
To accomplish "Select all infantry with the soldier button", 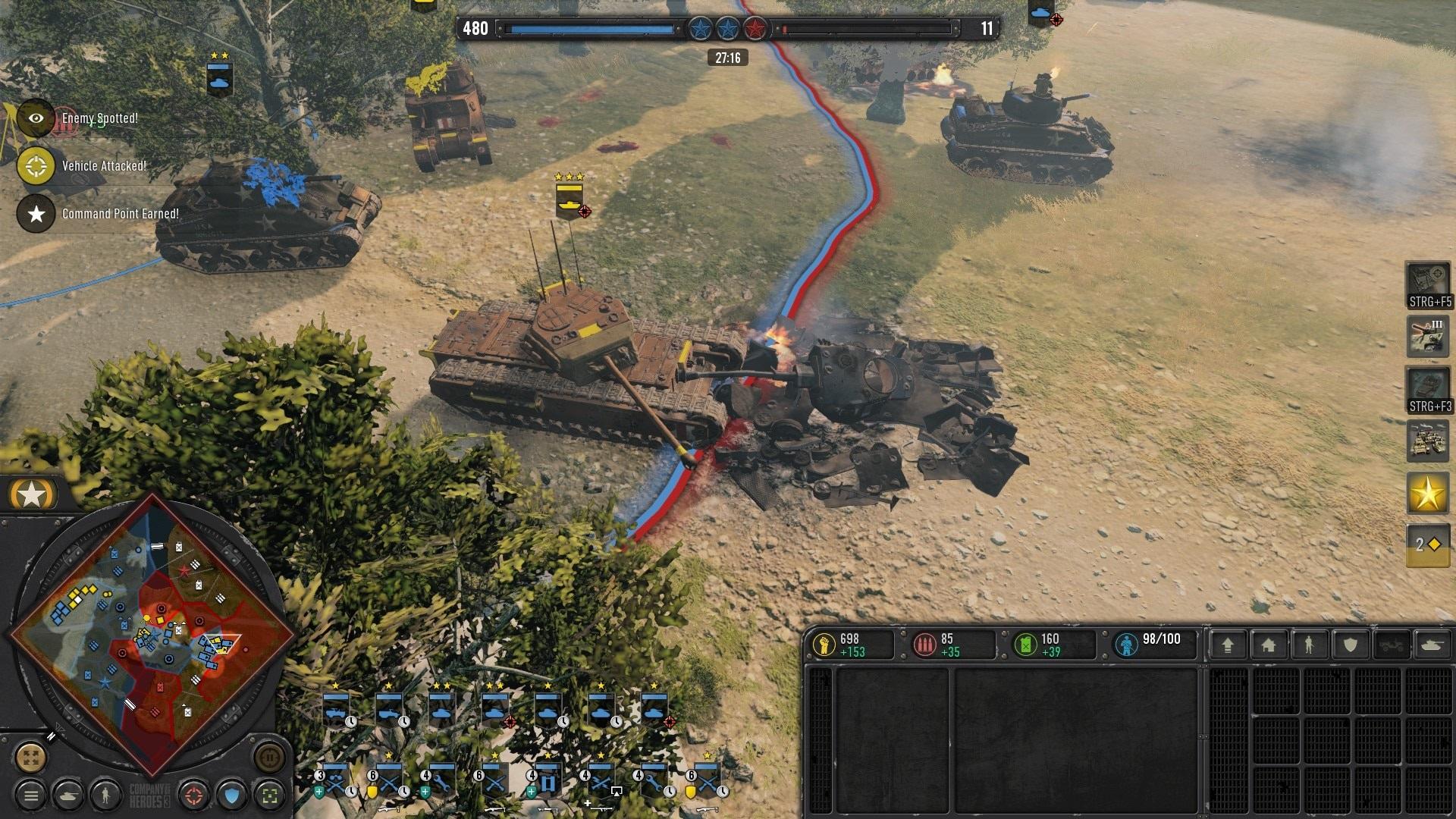I will [x=105, y=795].
